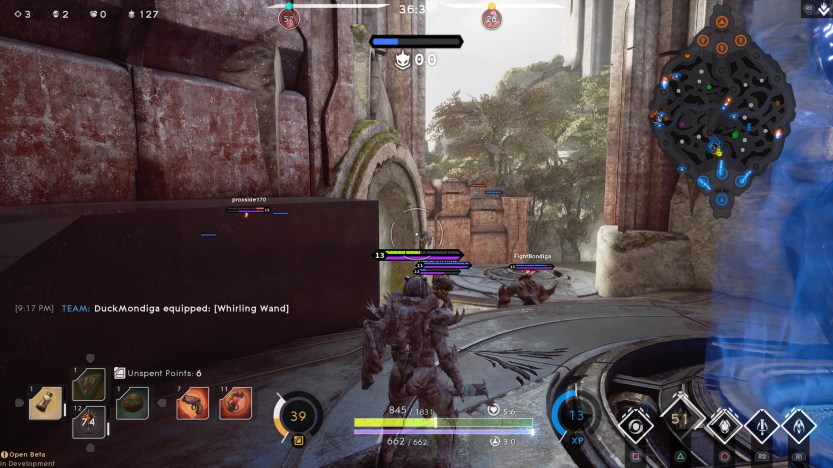Activate the card slot on cooldown showing 74
The image size is (833, 468).
click(x=89, y=422)
